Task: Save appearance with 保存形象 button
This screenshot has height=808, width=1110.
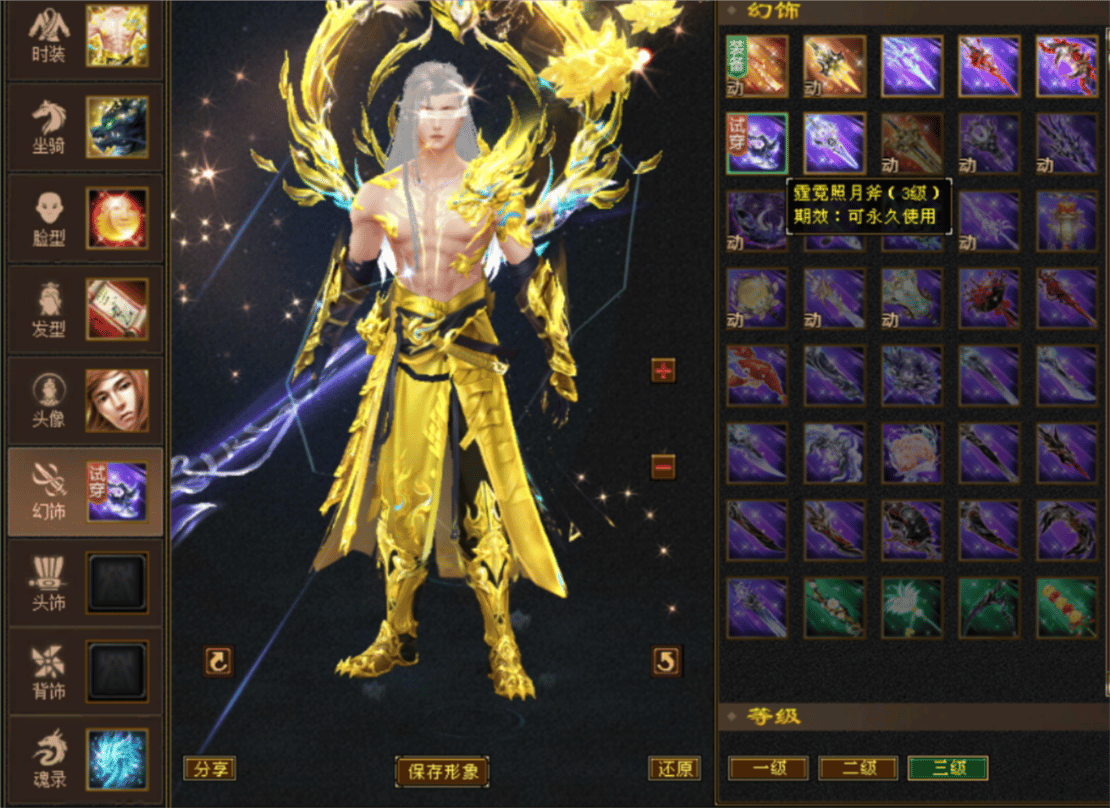Action: (442, 771)
